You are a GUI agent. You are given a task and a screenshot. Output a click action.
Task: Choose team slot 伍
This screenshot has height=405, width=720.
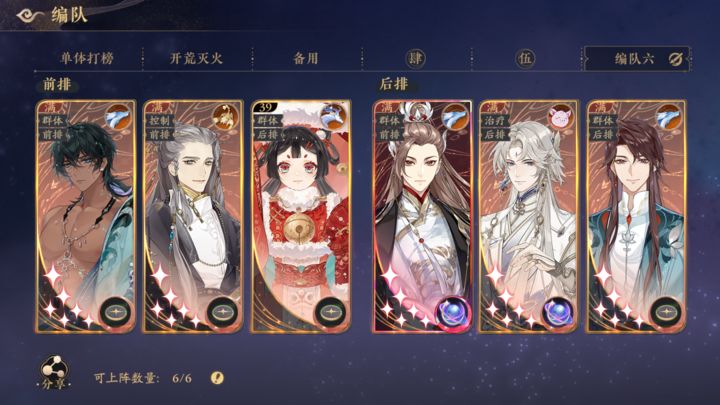[x=524, y=58]
